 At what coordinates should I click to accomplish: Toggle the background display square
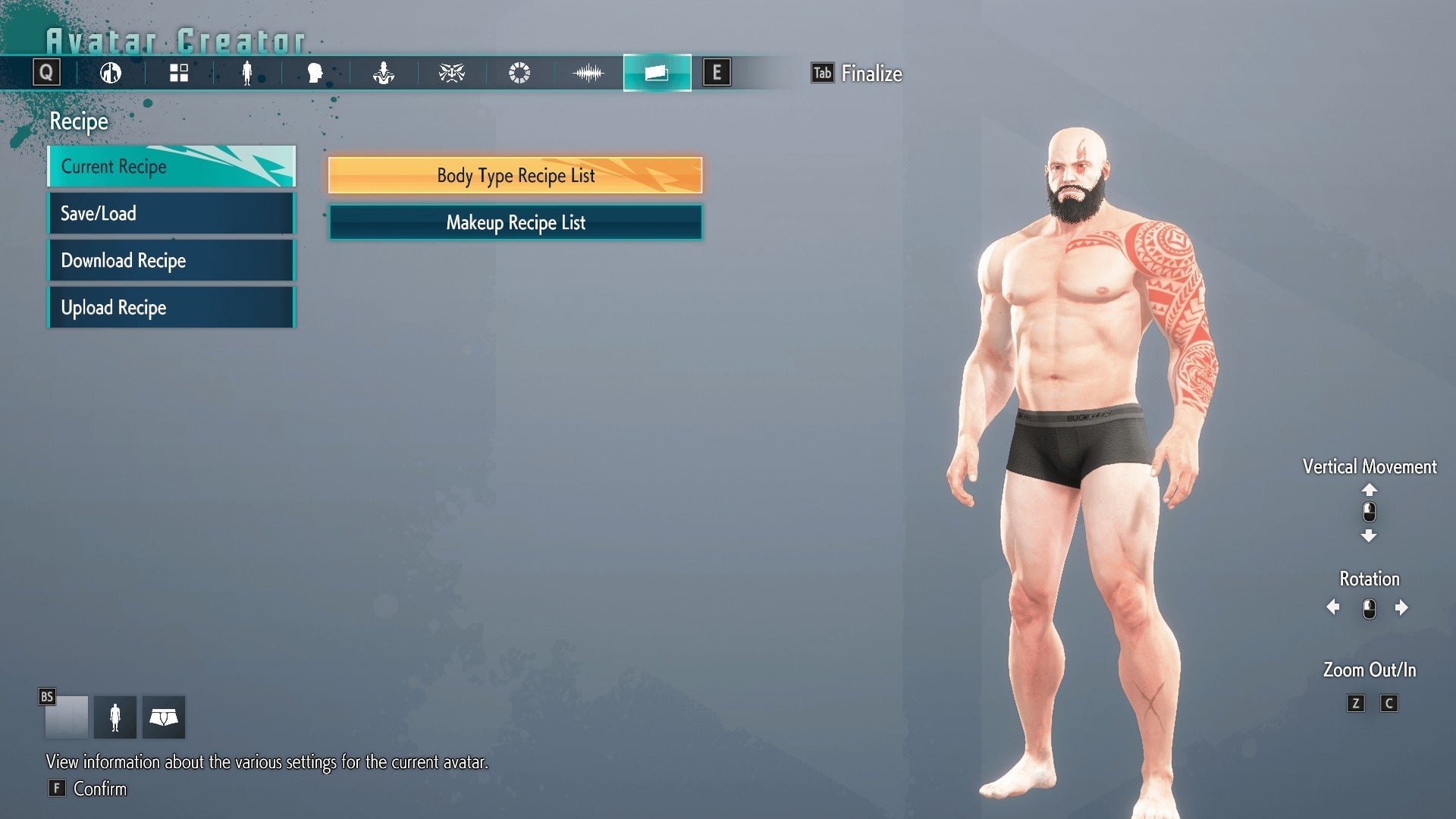(x=67, y=716)
